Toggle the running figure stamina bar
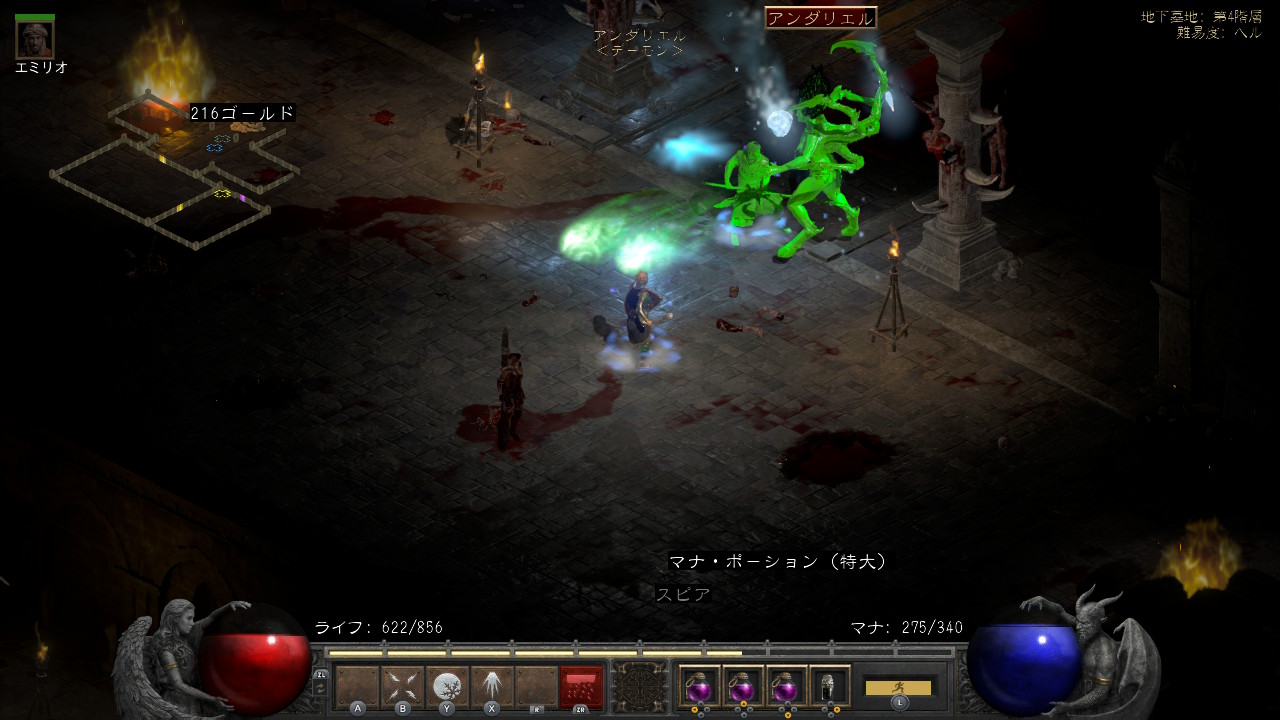Viewport: 1280px width, 720px height. pyautogui.click(x=898, y=687)
